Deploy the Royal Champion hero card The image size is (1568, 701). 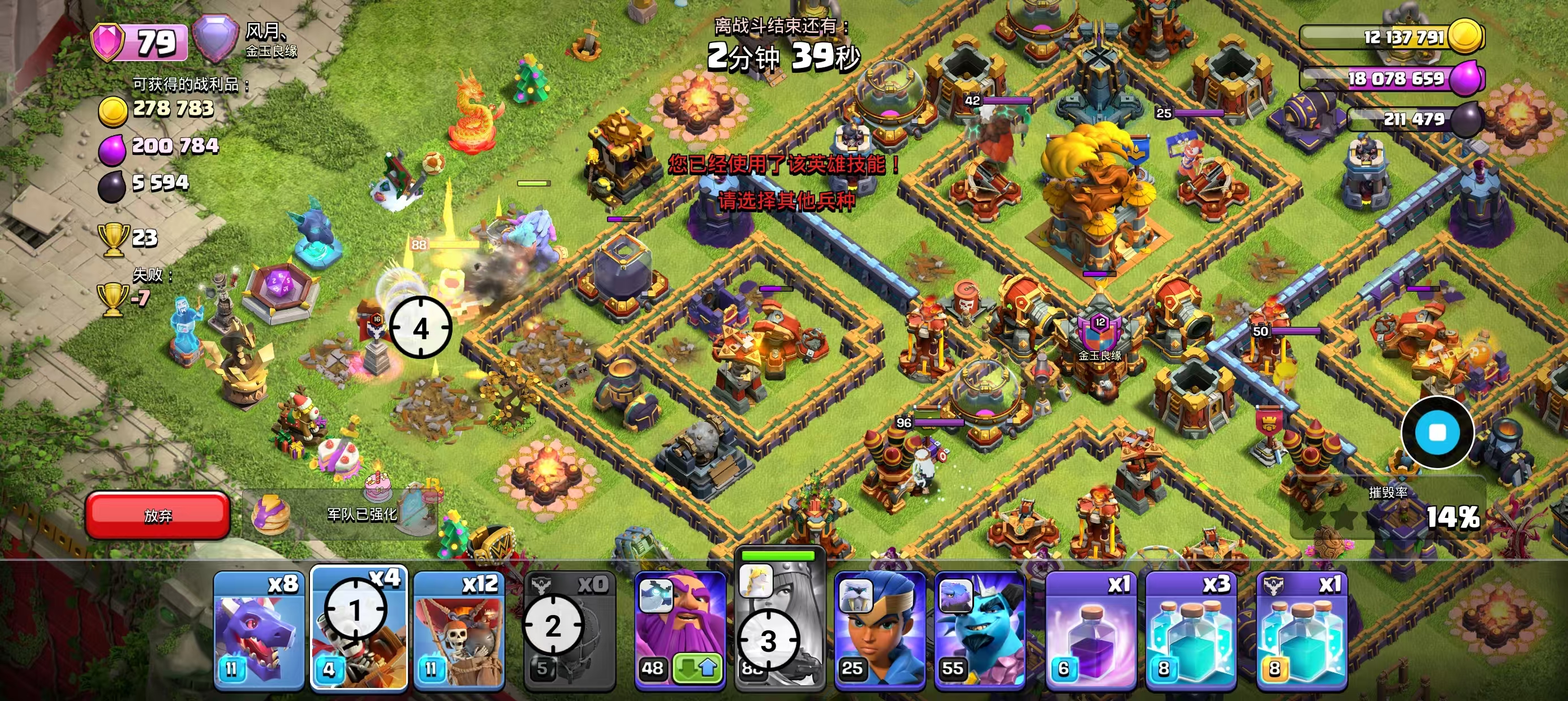point(880,630)
